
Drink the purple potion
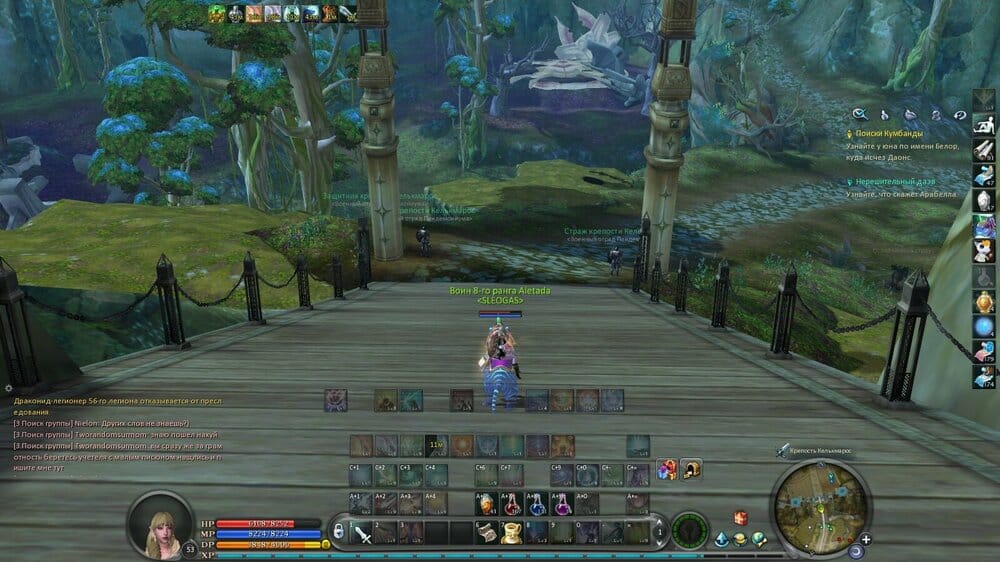coord(561,503)
